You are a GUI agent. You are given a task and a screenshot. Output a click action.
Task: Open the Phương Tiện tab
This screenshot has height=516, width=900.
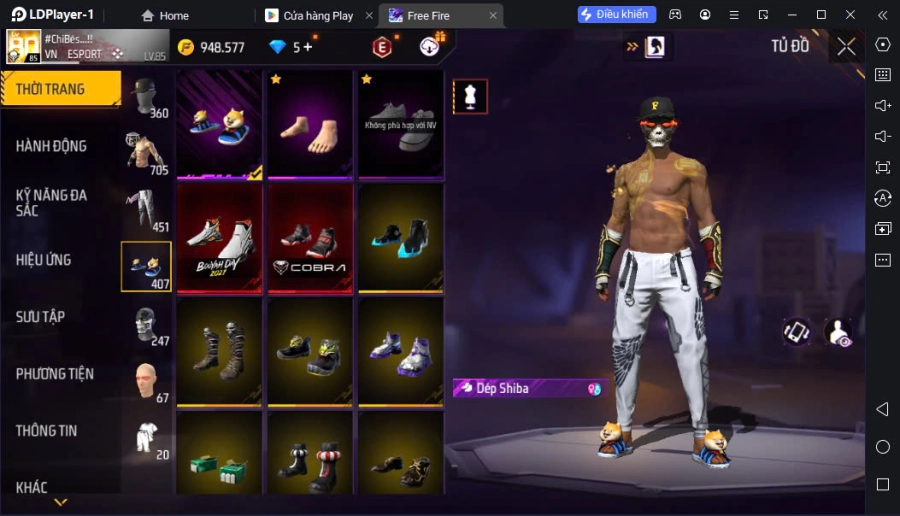[55, 374]
